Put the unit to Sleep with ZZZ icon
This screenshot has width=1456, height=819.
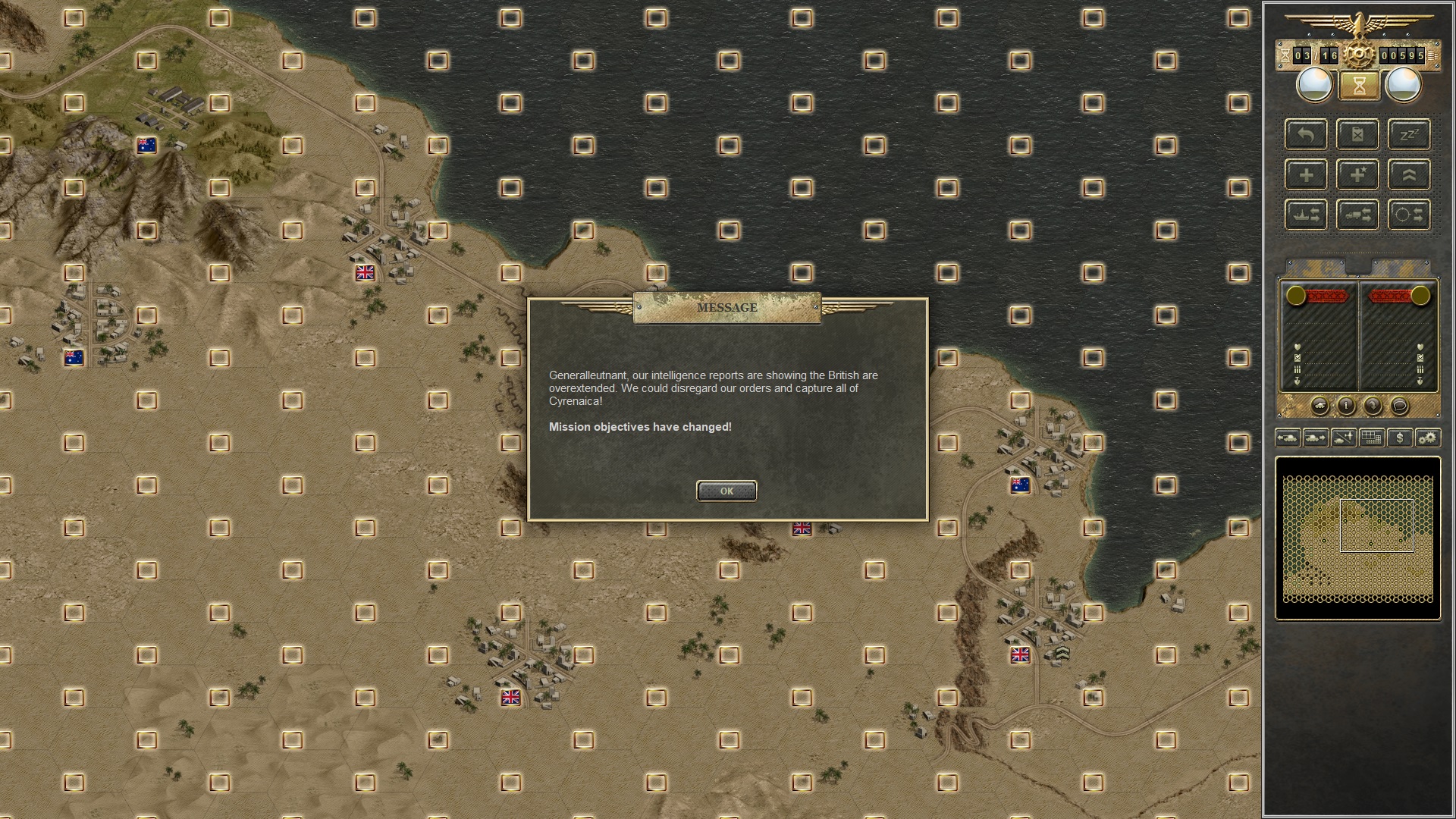[x=1409, y=134]
